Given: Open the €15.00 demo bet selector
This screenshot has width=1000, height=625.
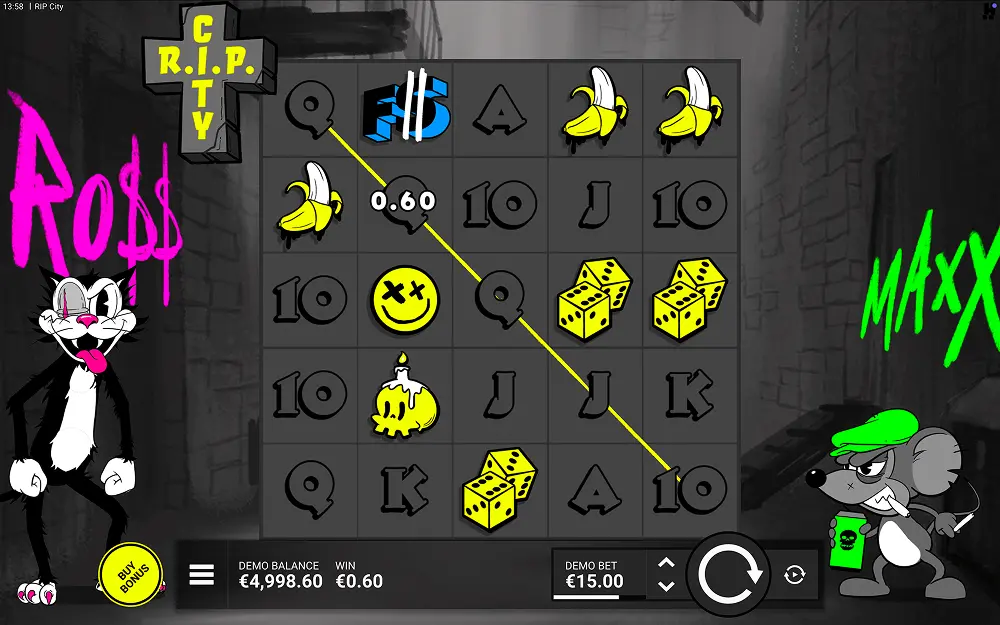Looking at the screenshot, I should pyautogui.click(x=598, y=574).
